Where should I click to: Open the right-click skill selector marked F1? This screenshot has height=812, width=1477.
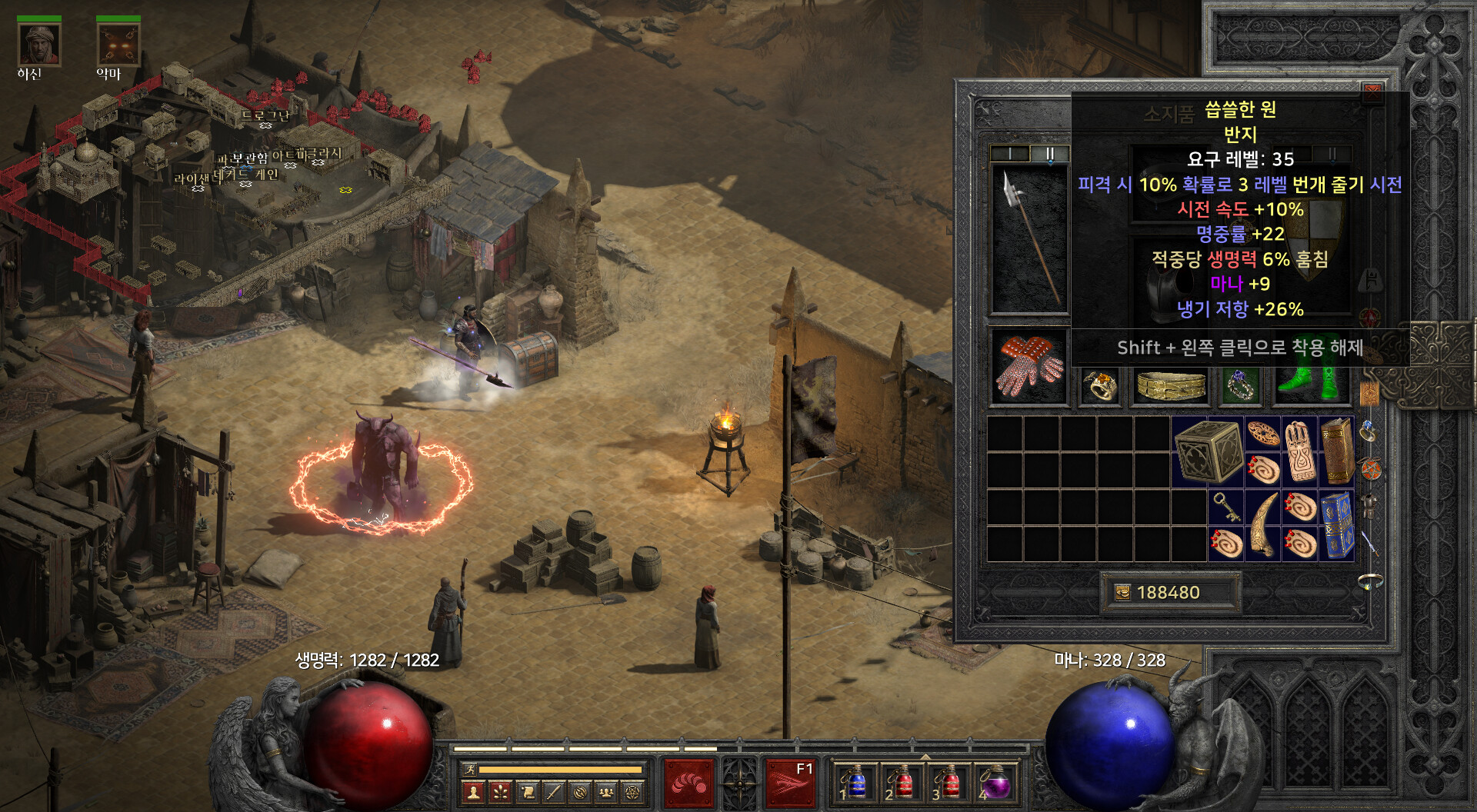790,783
